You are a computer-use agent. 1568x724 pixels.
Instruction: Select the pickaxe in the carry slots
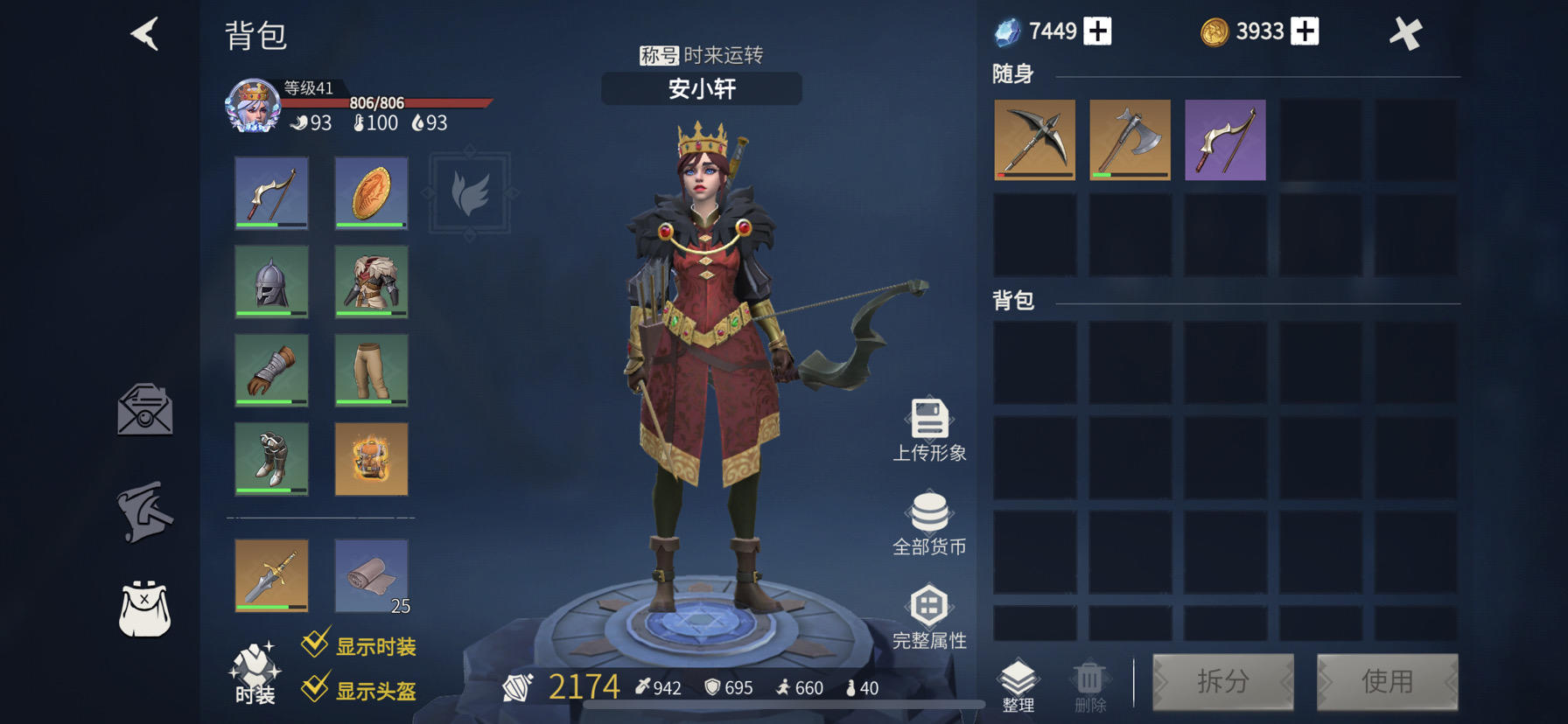point(1034,140)
